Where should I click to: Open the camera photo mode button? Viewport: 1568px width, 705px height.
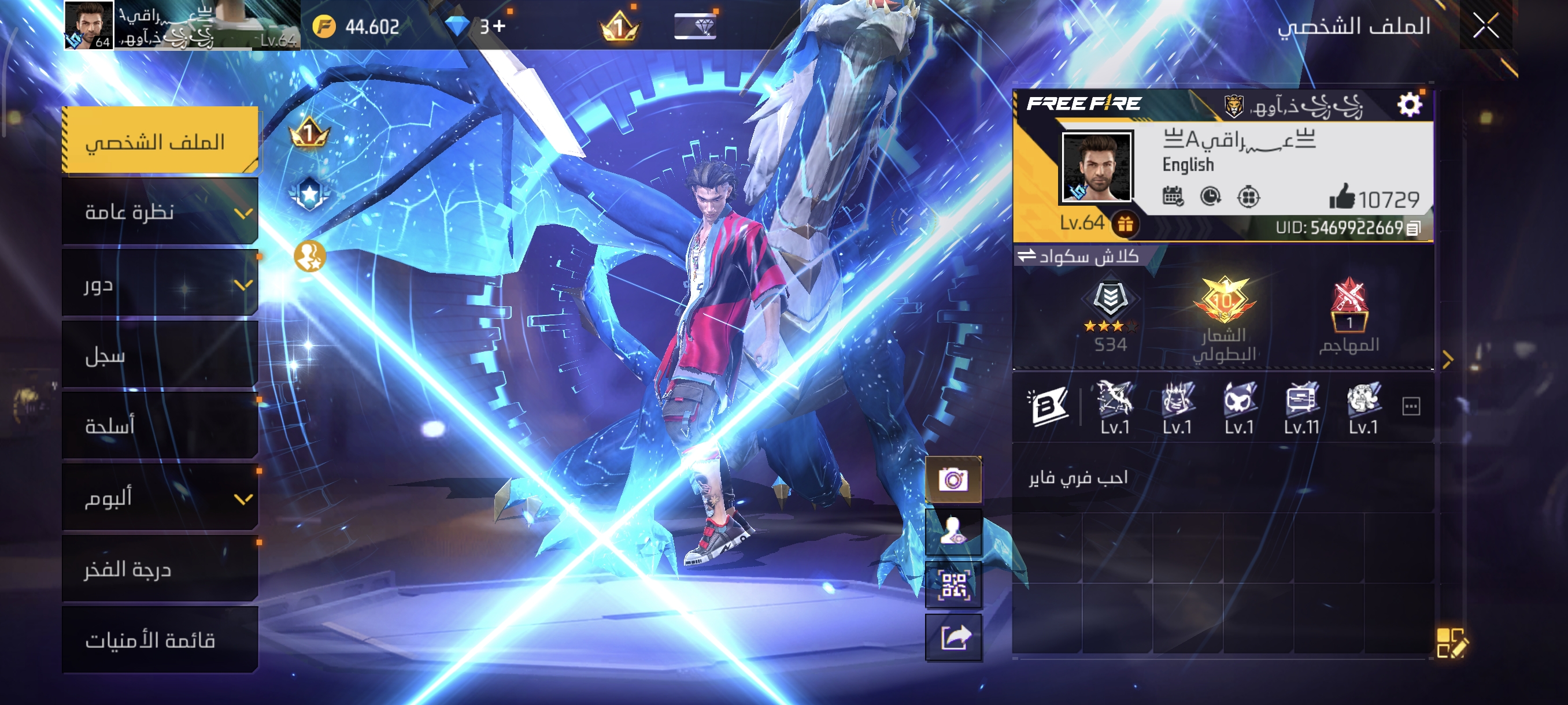pyautogui.click(x=953, y=479)
